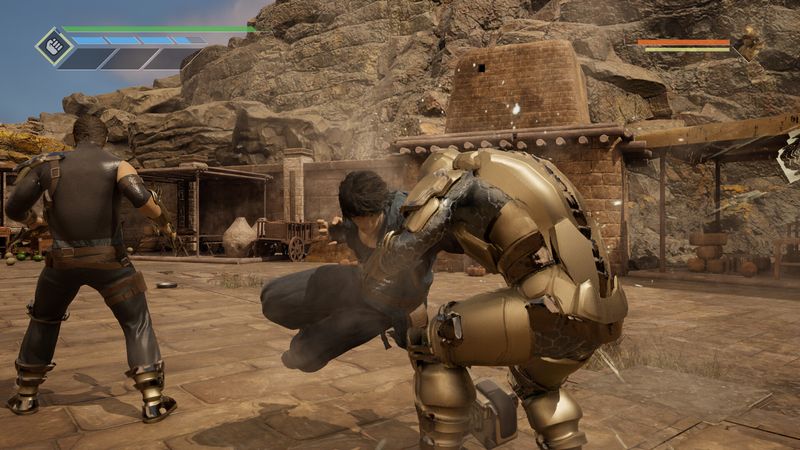Select the enemy portrait icon beside its health bar
This screenshot has width=800, height=450.
746,43
